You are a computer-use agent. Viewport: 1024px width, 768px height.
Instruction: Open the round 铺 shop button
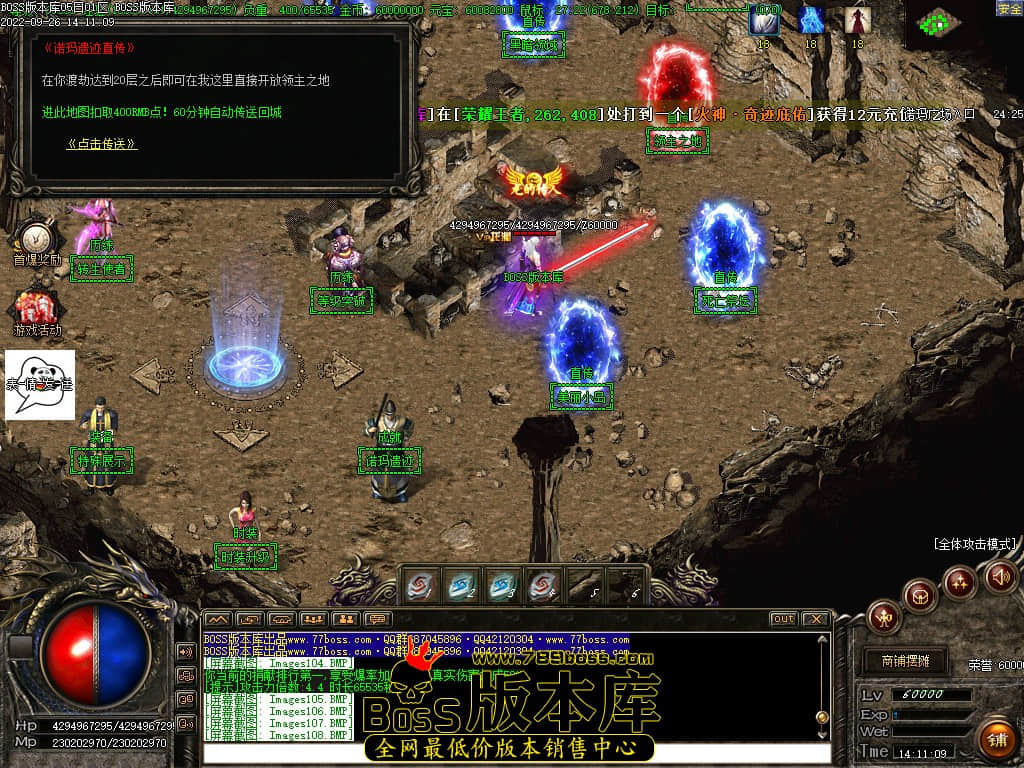[x=996, y=739]
